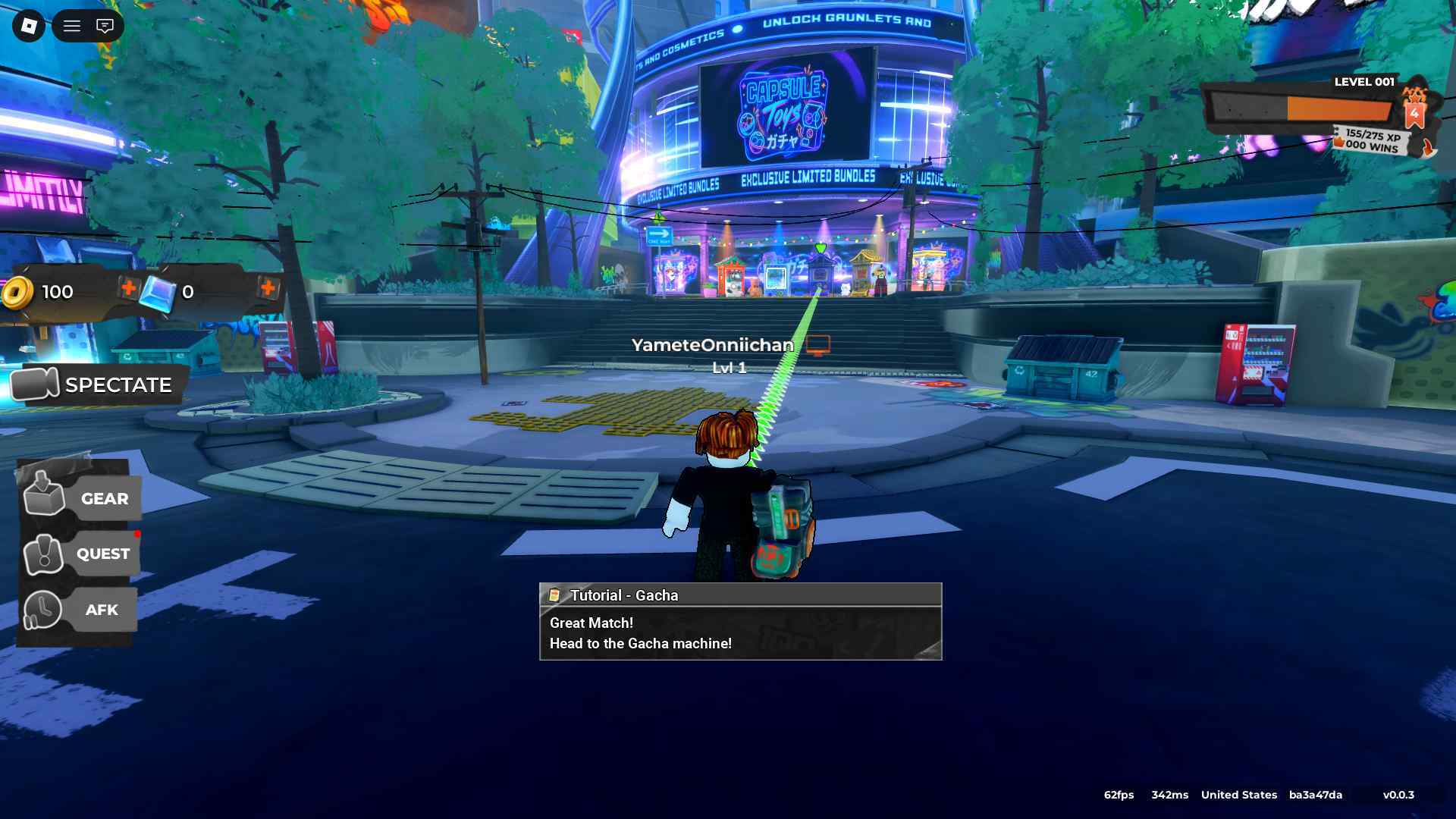Click the Tutorial - Gacha dialogue box

pos(740,622)
